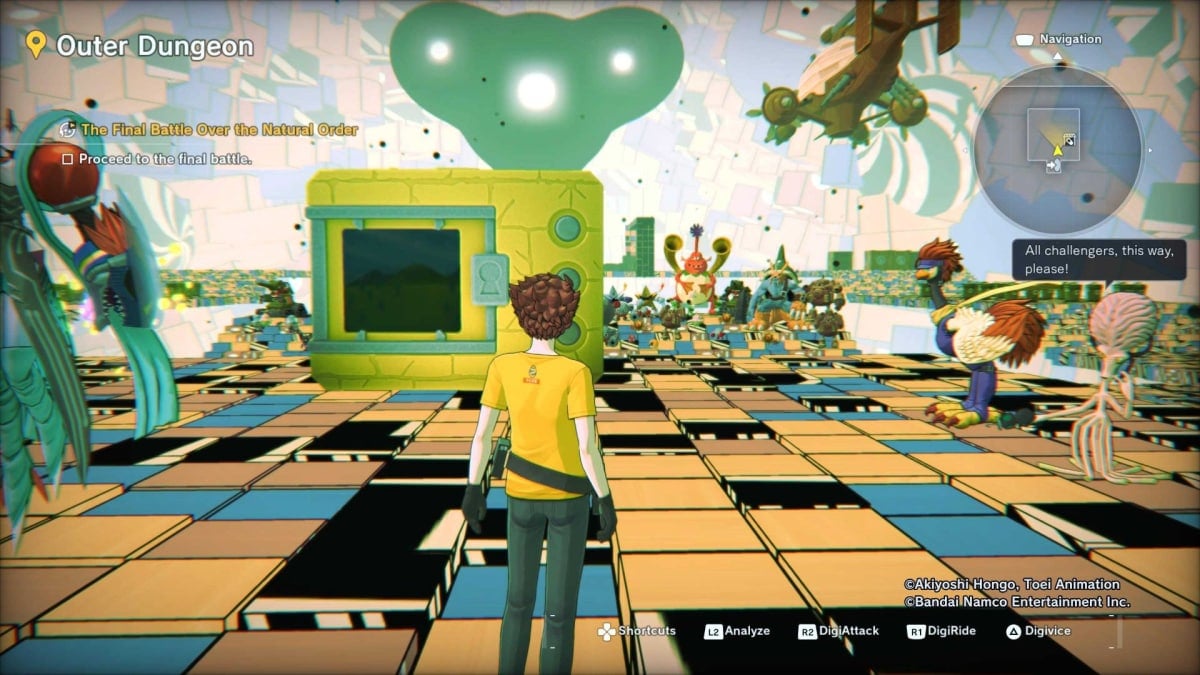Image resolution: width=1200 pixels, height=675 pixels.
Task: Click the Navigation label above the minimap
Action: point(1070,40)
